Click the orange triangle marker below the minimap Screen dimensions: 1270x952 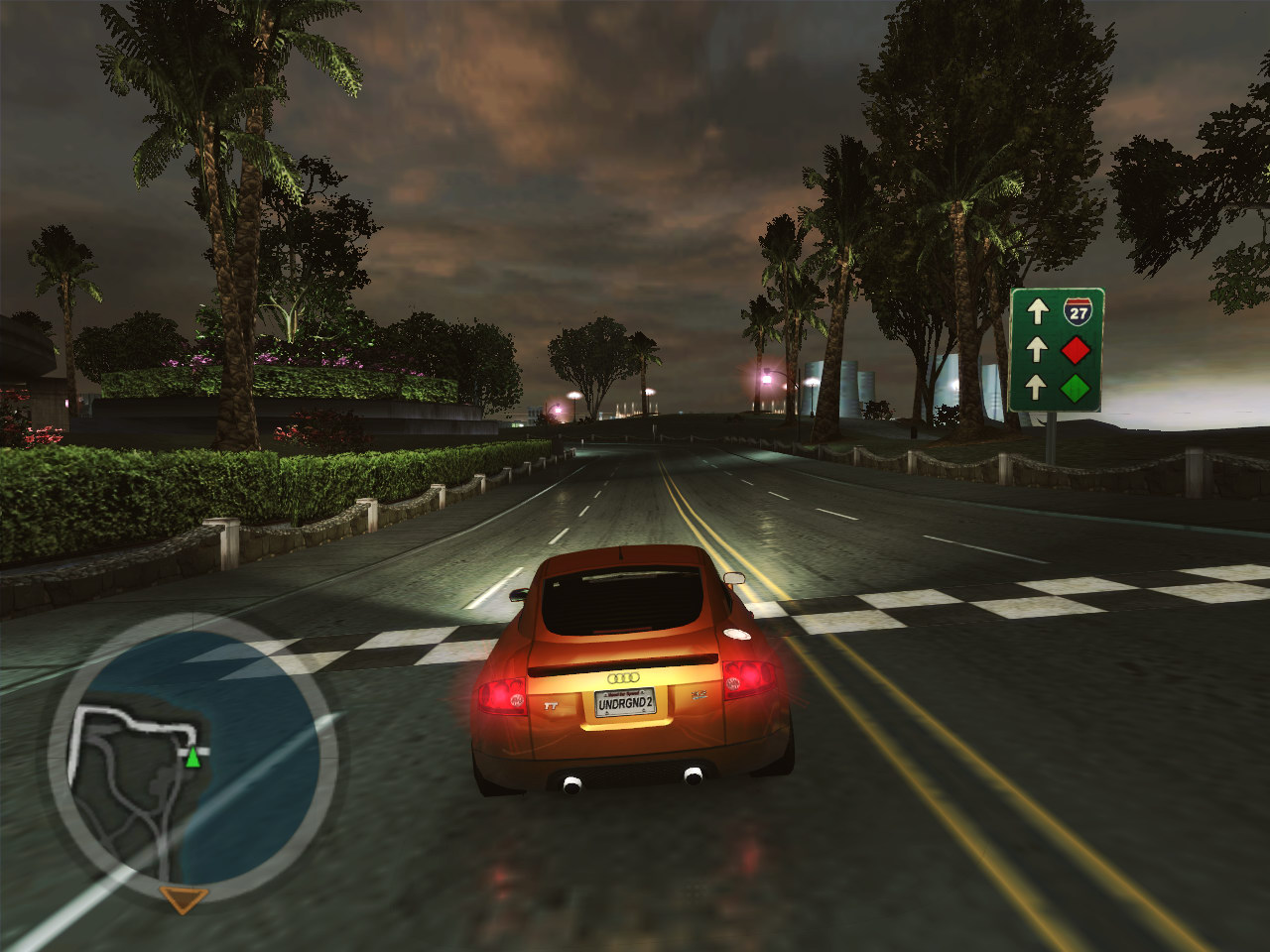pyautogui.click(x=184, y=899)
